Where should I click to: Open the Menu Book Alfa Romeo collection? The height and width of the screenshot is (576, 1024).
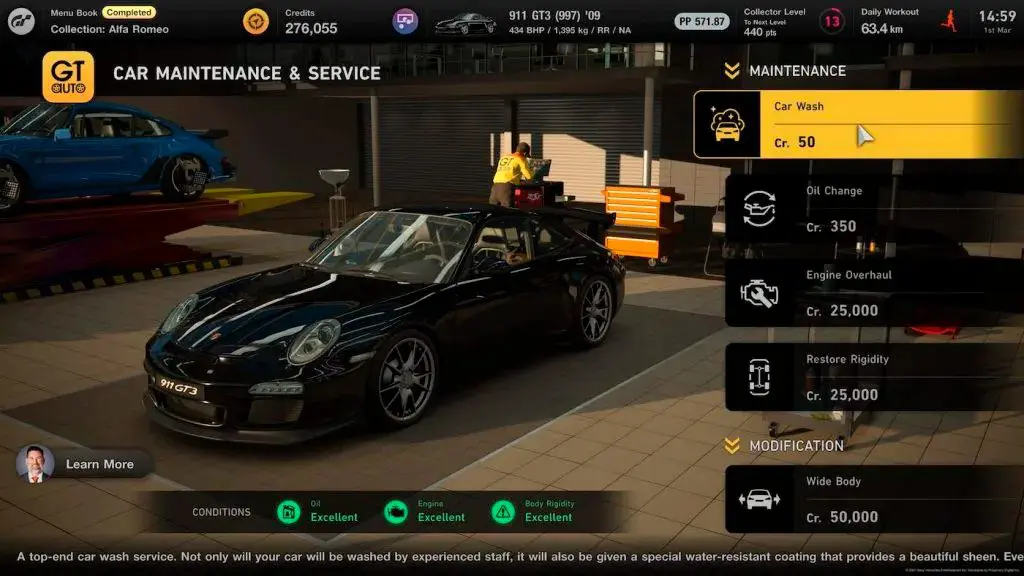(x=109, y=21)
